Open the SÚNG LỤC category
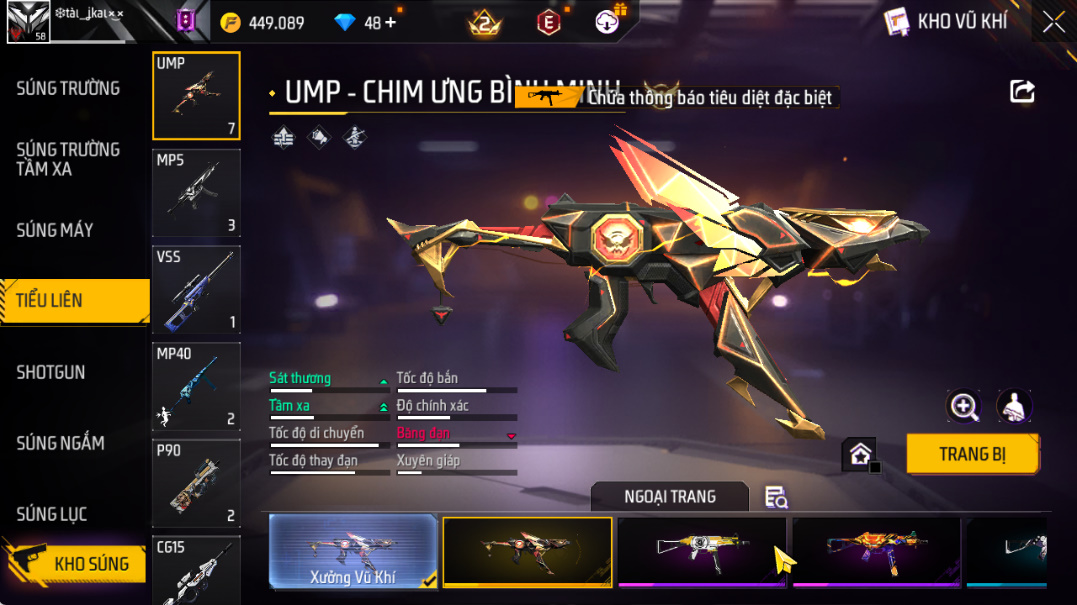Image resolution: width=1077 pixels, height=605 pixels. (52, 514)
